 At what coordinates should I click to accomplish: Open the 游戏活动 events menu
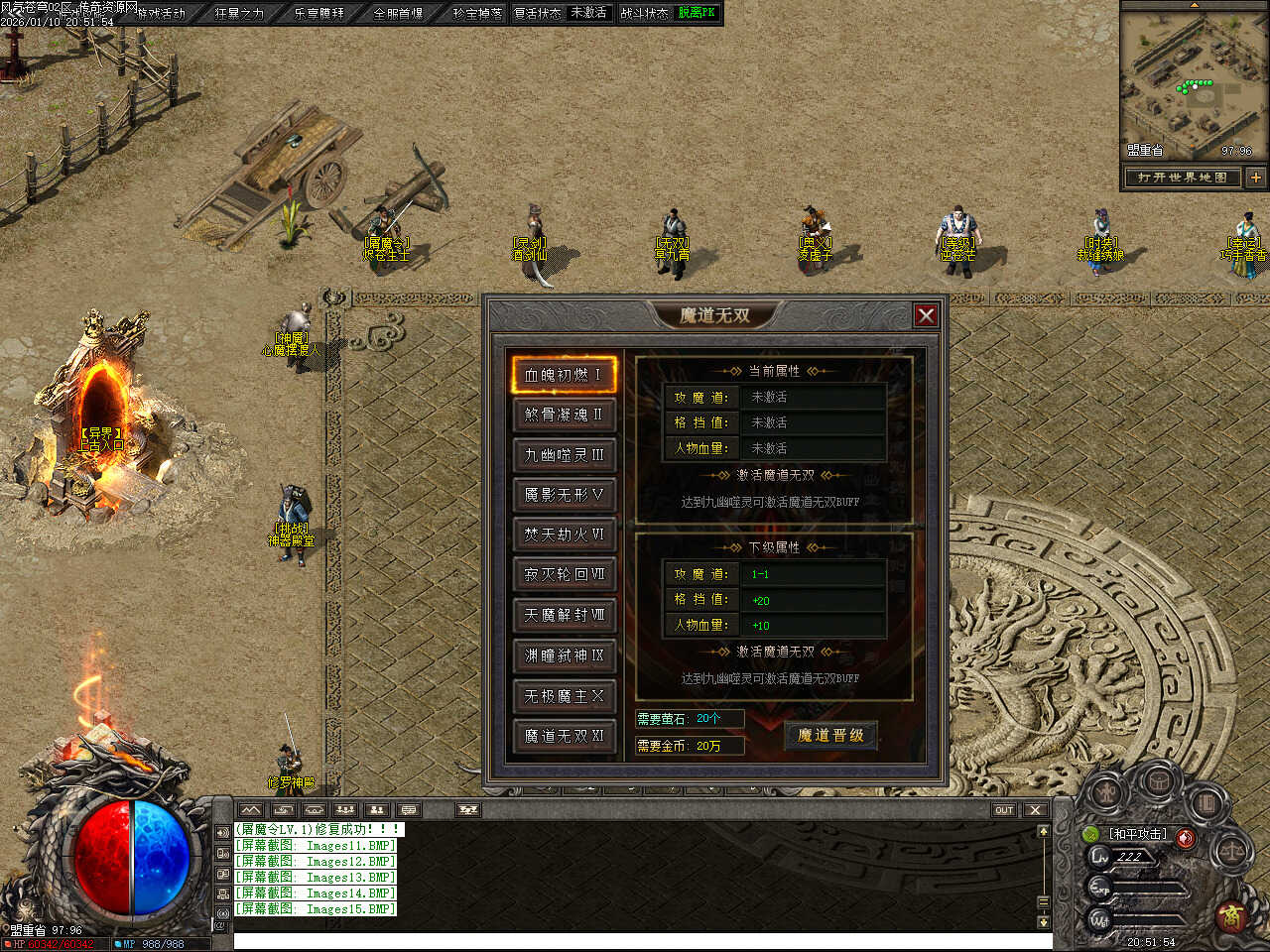(x=161, y=14)
